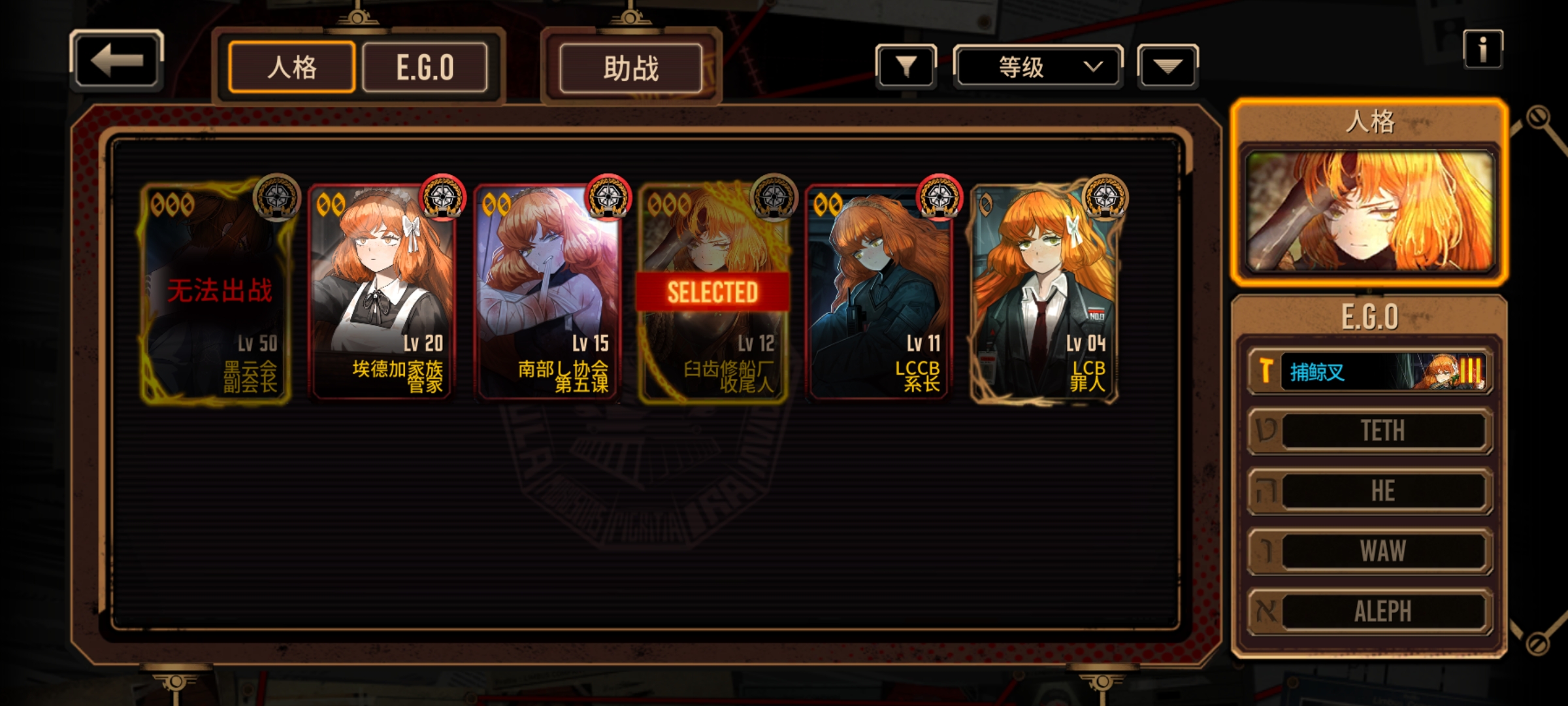The width and height of the screenshot is (1568, 706).
Task: Select the 捕鲸叉 E.G.O slot
Action: pyautogui.click(x=1370, y=372)
